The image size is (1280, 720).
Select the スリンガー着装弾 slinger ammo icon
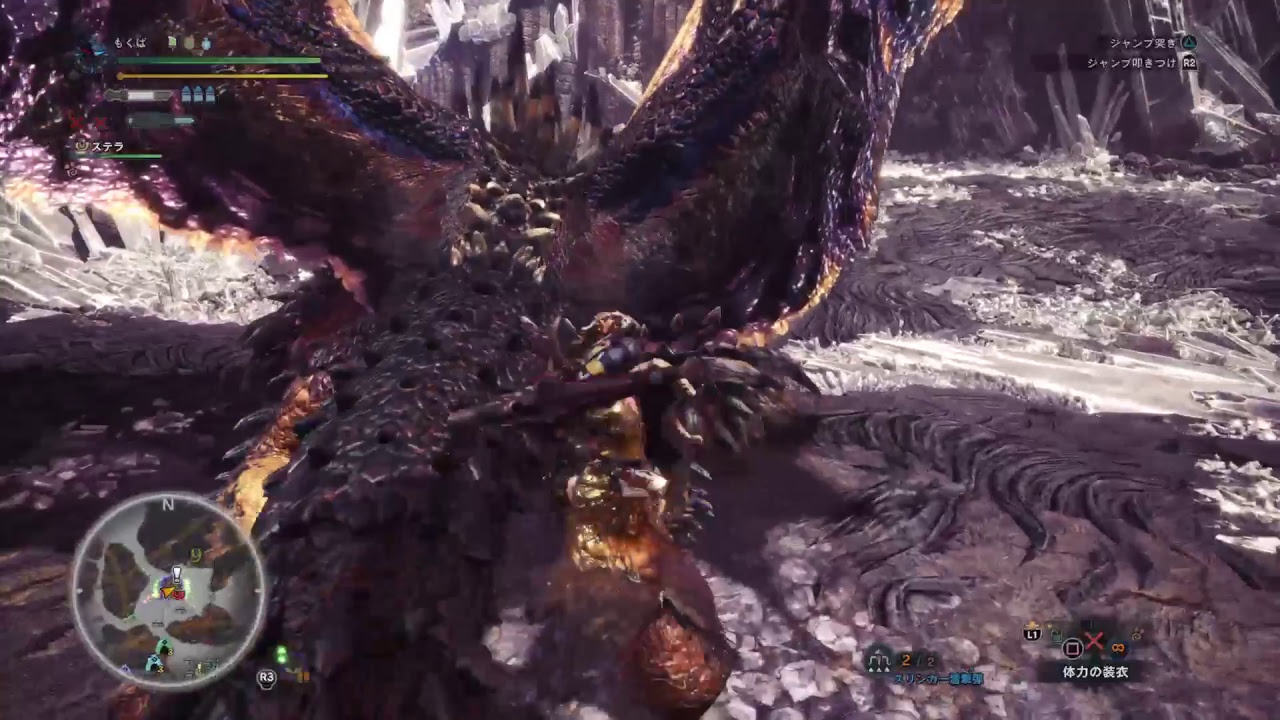click(877, 661)
